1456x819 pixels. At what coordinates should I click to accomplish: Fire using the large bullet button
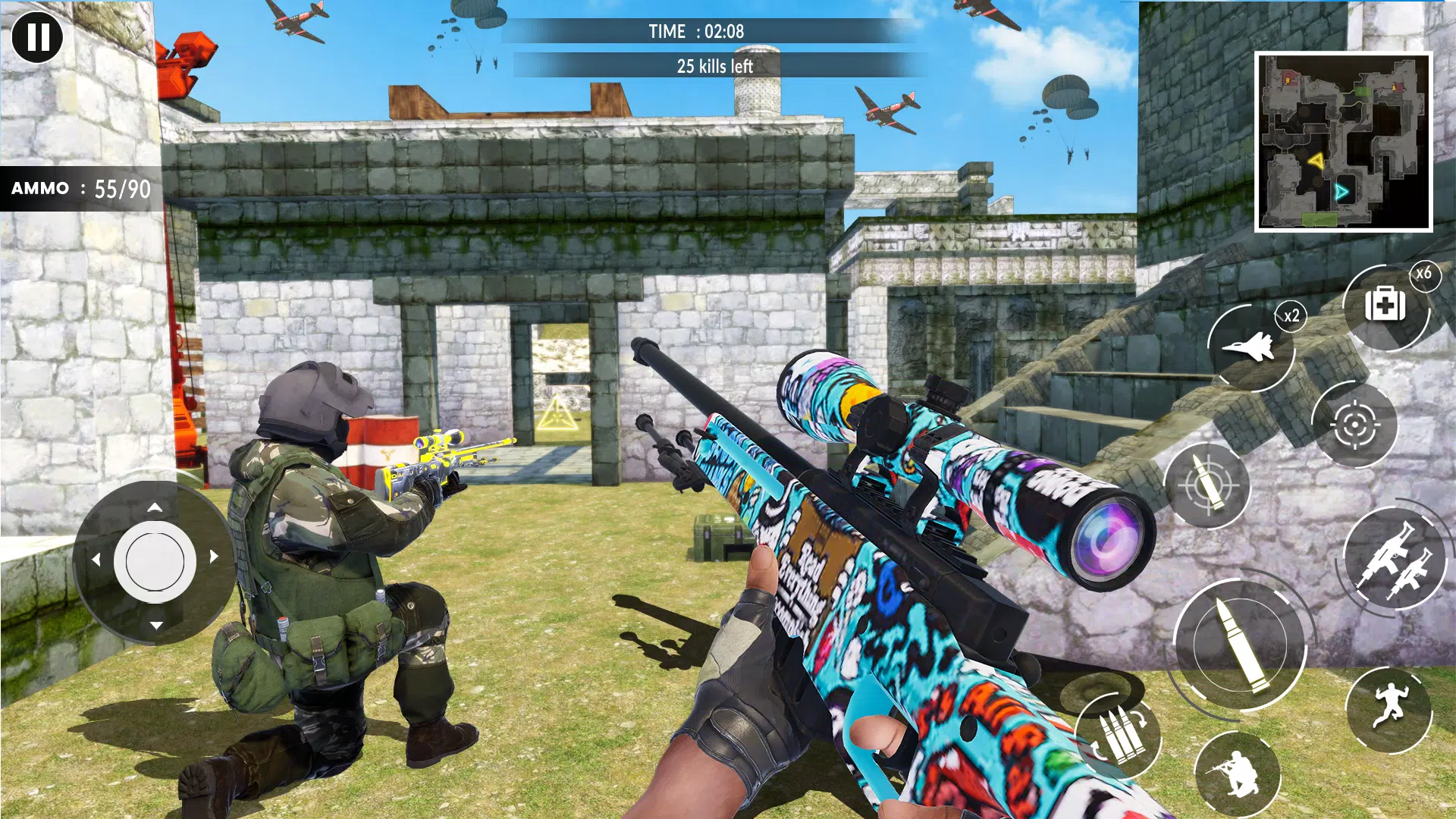click(x=1239, y=645)
